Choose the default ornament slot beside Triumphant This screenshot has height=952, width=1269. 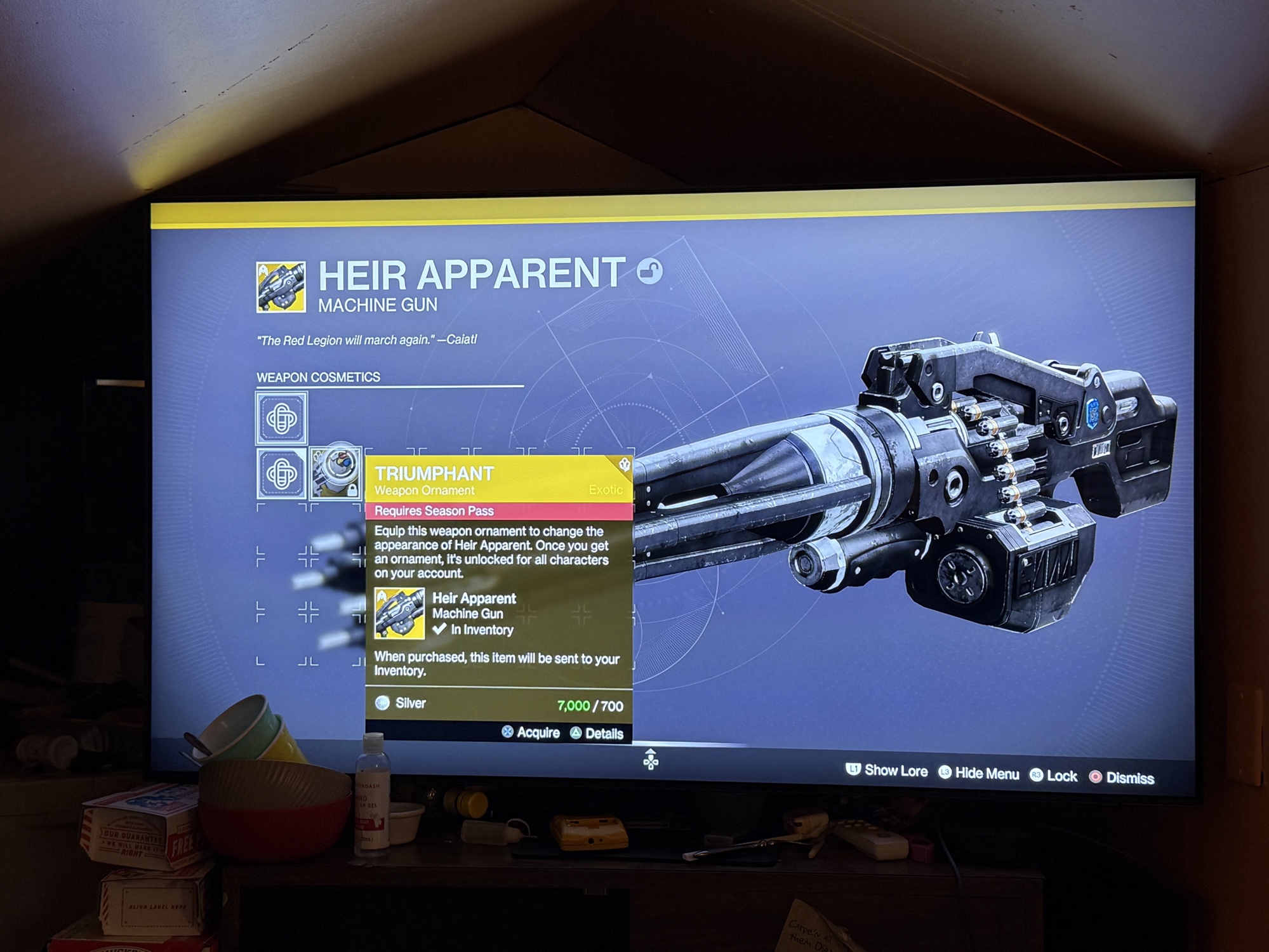point(282,473)
